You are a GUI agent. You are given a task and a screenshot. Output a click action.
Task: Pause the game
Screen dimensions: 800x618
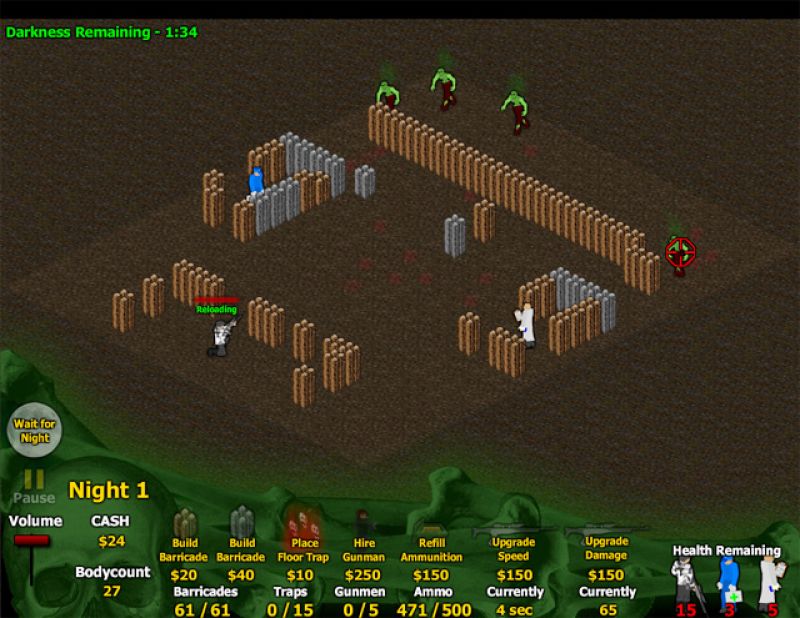33,485
